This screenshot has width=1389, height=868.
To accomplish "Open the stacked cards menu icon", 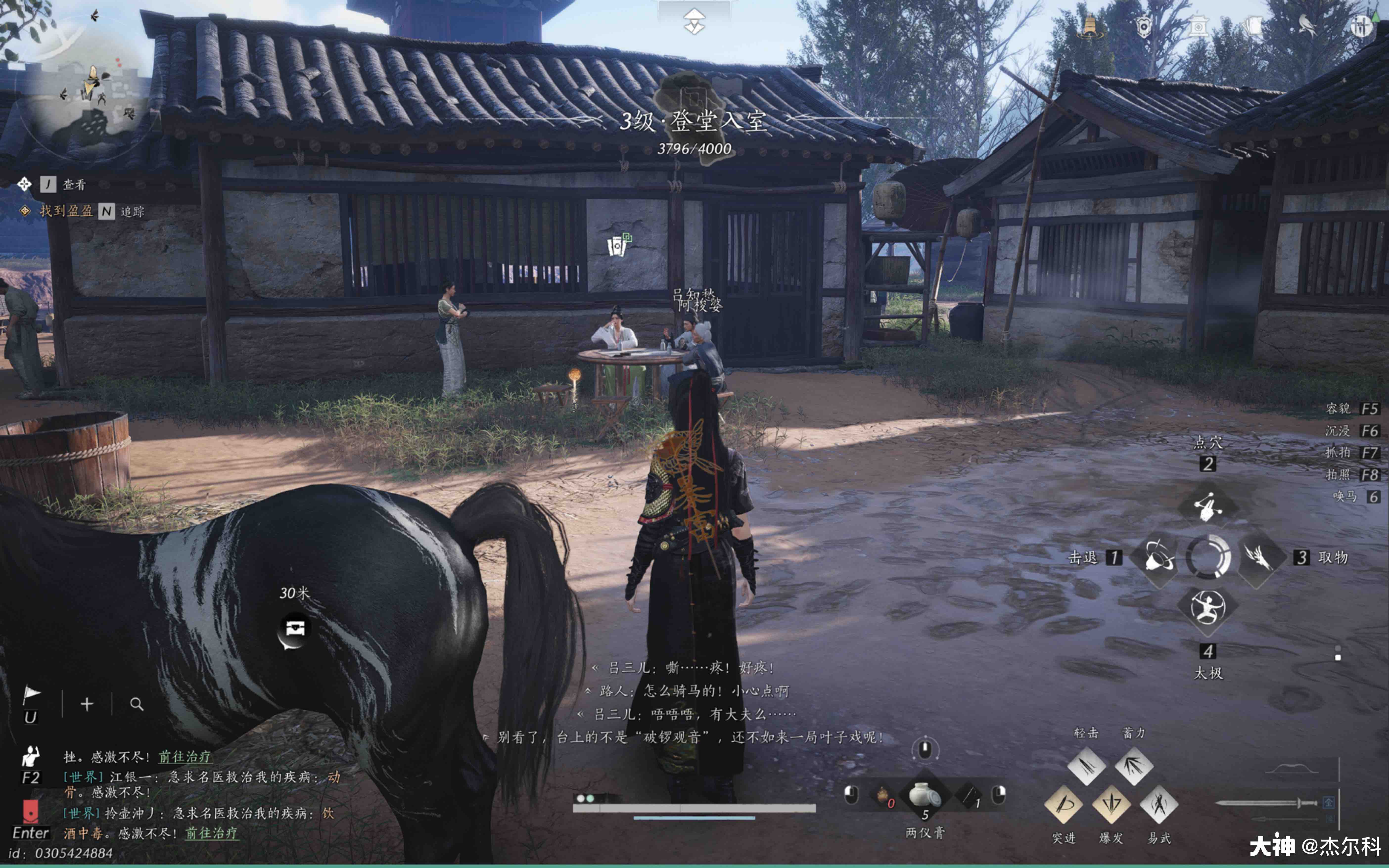I will (x=1253, y=26).
